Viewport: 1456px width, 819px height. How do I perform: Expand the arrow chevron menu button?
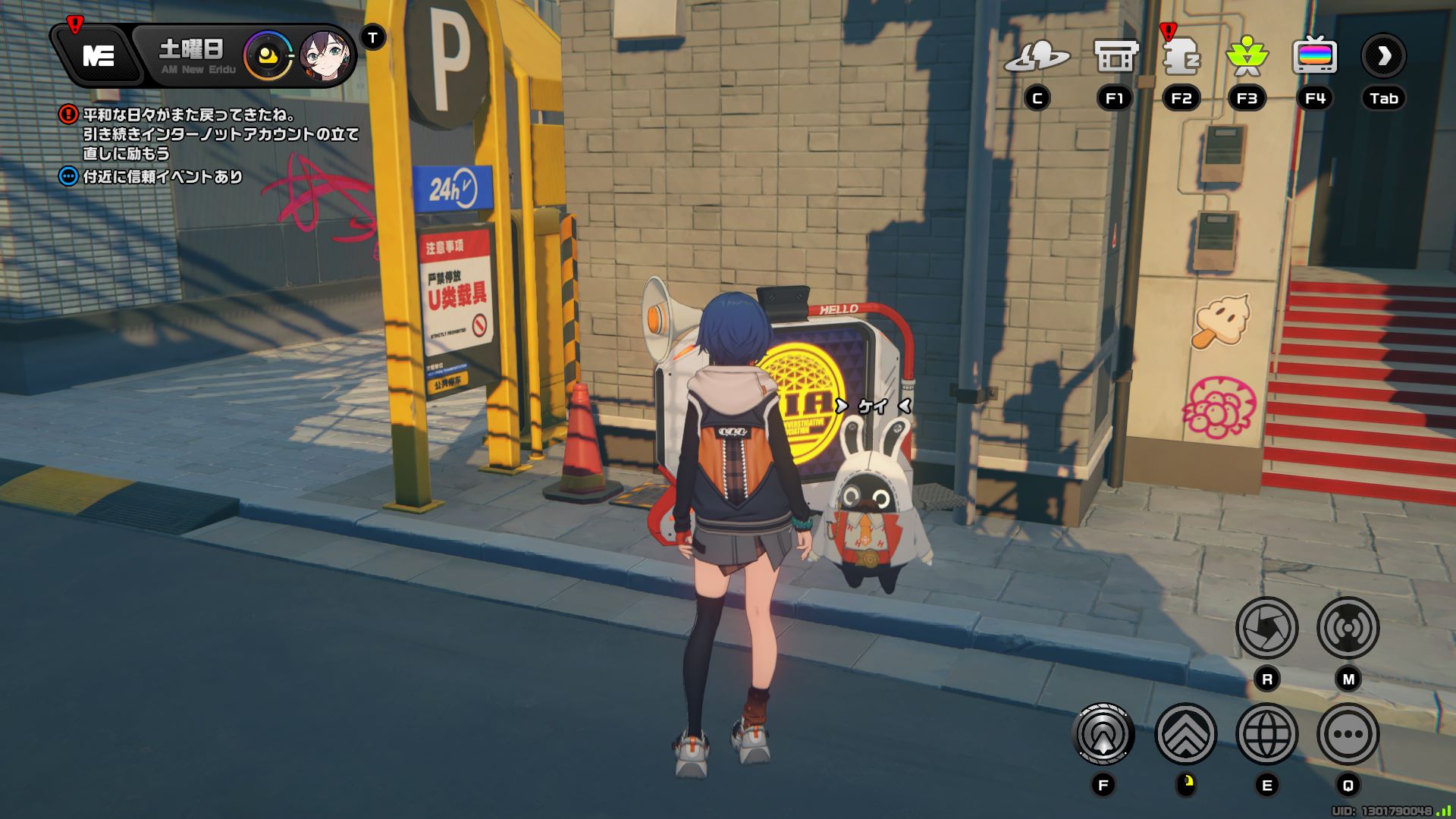[1383, 56]
